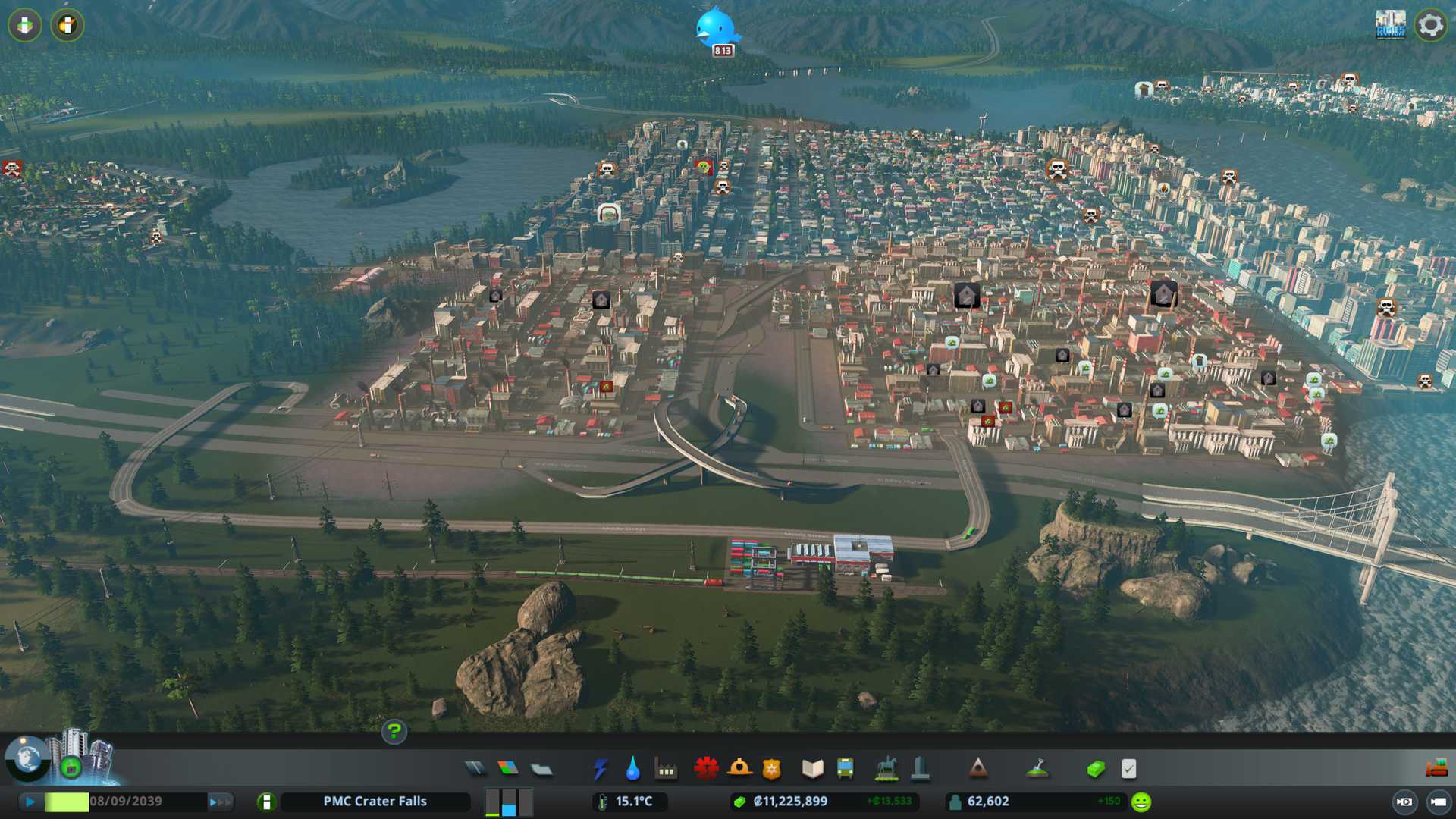
Task: Open the Policies checklist panel
Action: click(1128, 769)
